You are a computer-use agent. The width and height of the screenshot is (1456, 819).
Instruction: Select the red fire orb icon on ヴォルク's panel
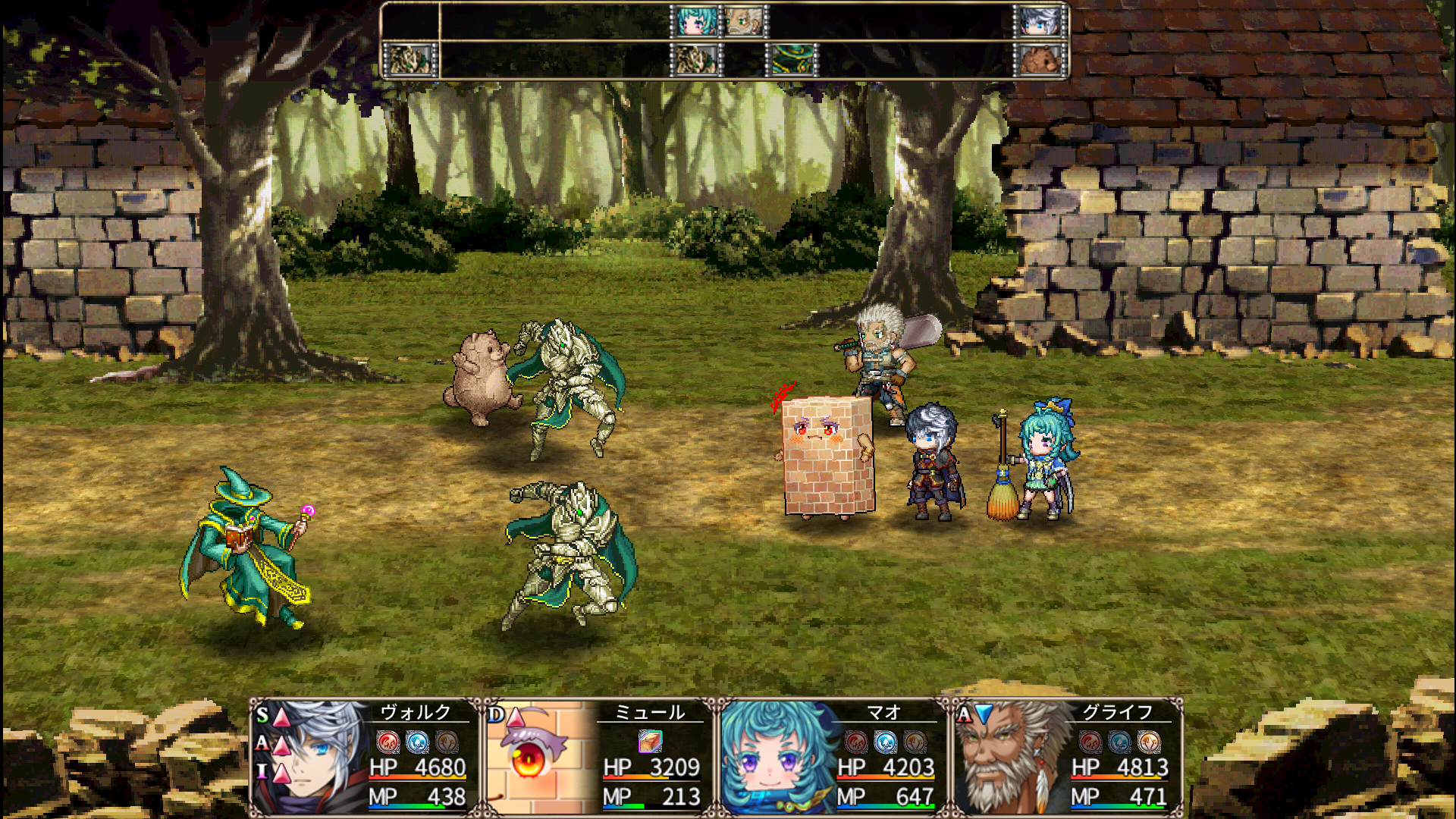click(x=388, y=742)
